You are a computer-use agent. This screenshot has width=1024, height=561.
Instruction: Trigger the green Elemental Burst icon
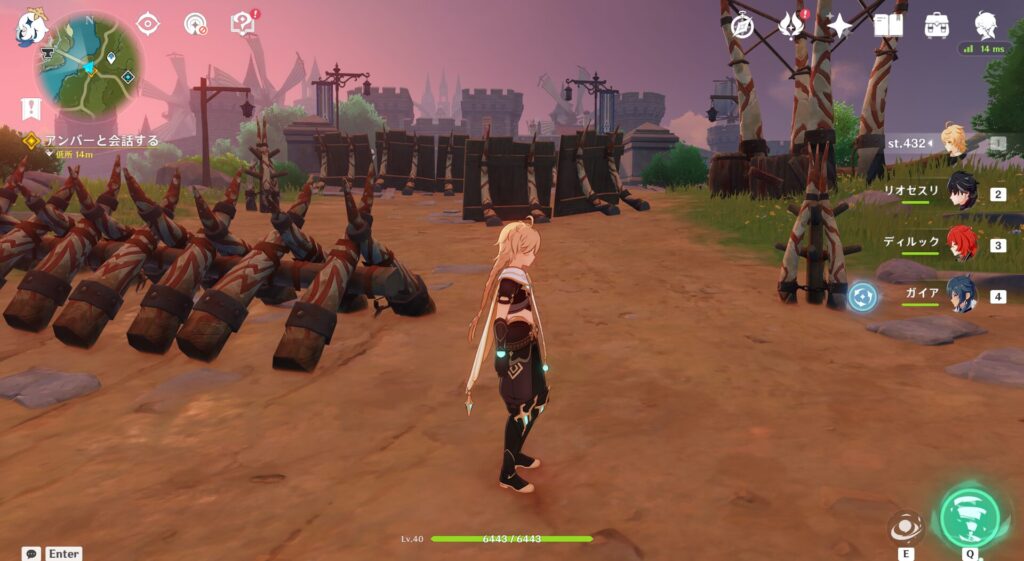969,517
